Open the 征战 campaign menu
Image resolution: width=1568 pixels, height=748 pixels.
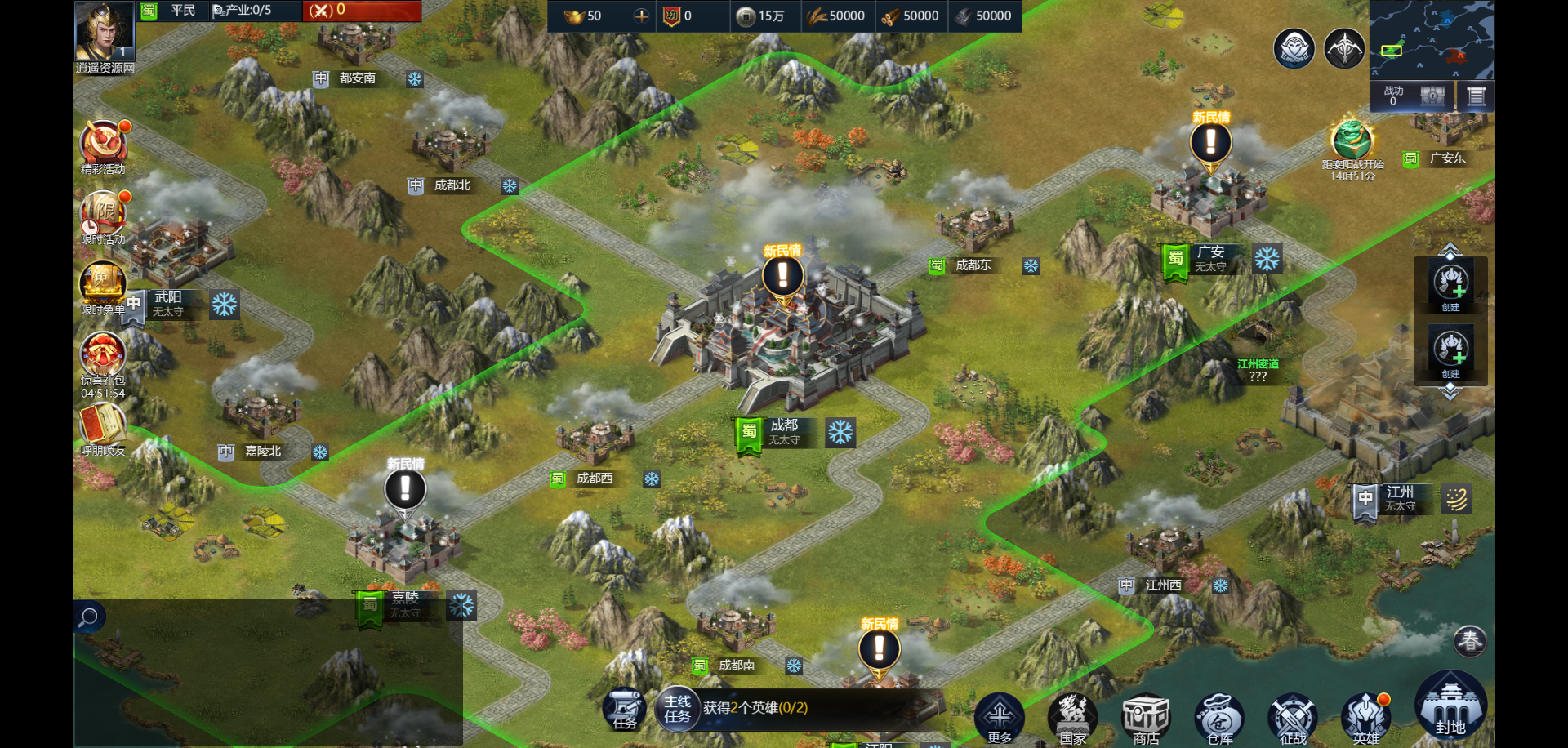(x=1293, y=719)
